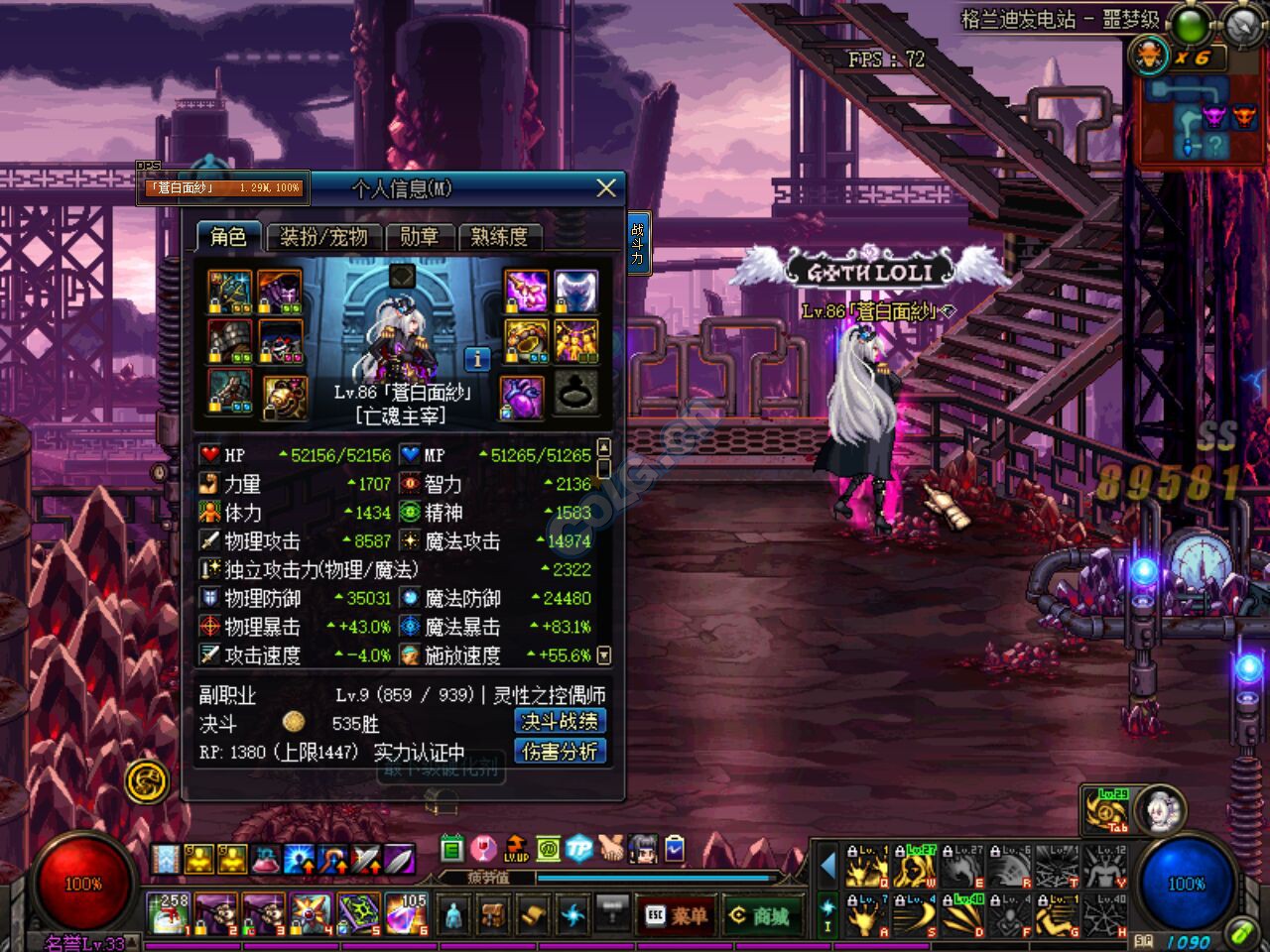Image resolution: width=1270 pixels, height=952 pixels.
Task: Expand the 战斗力 side panel tab
Action: coord(638,243)
